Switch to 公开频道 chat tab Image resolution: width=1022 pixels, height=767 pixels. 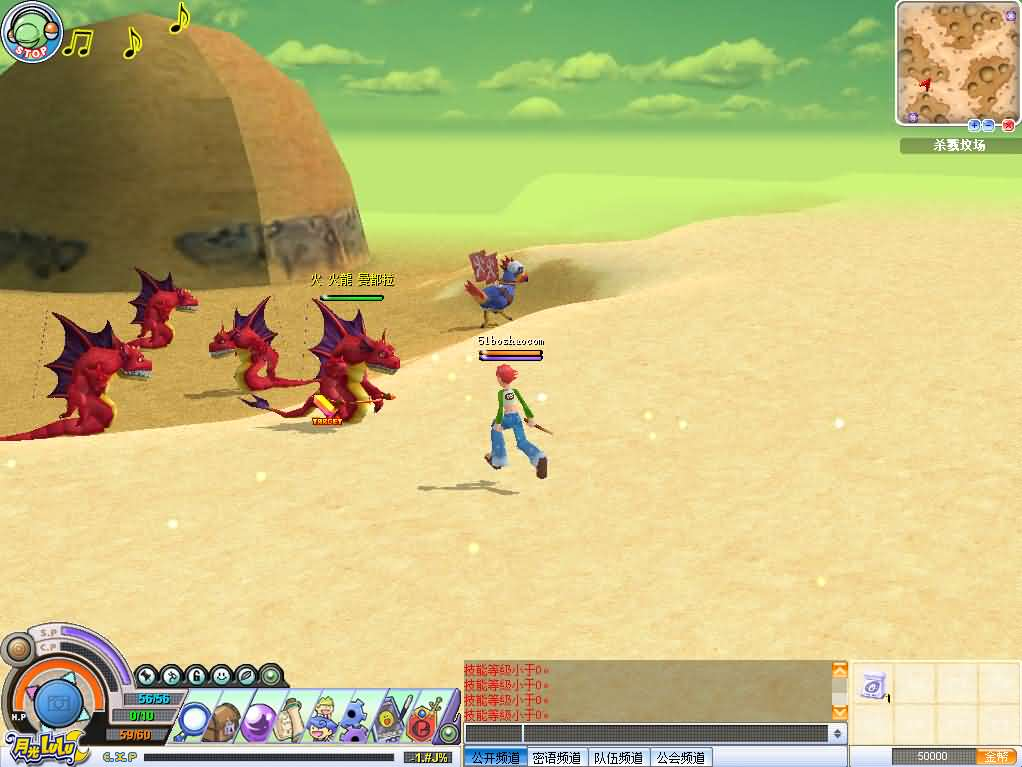coord(495,758)
